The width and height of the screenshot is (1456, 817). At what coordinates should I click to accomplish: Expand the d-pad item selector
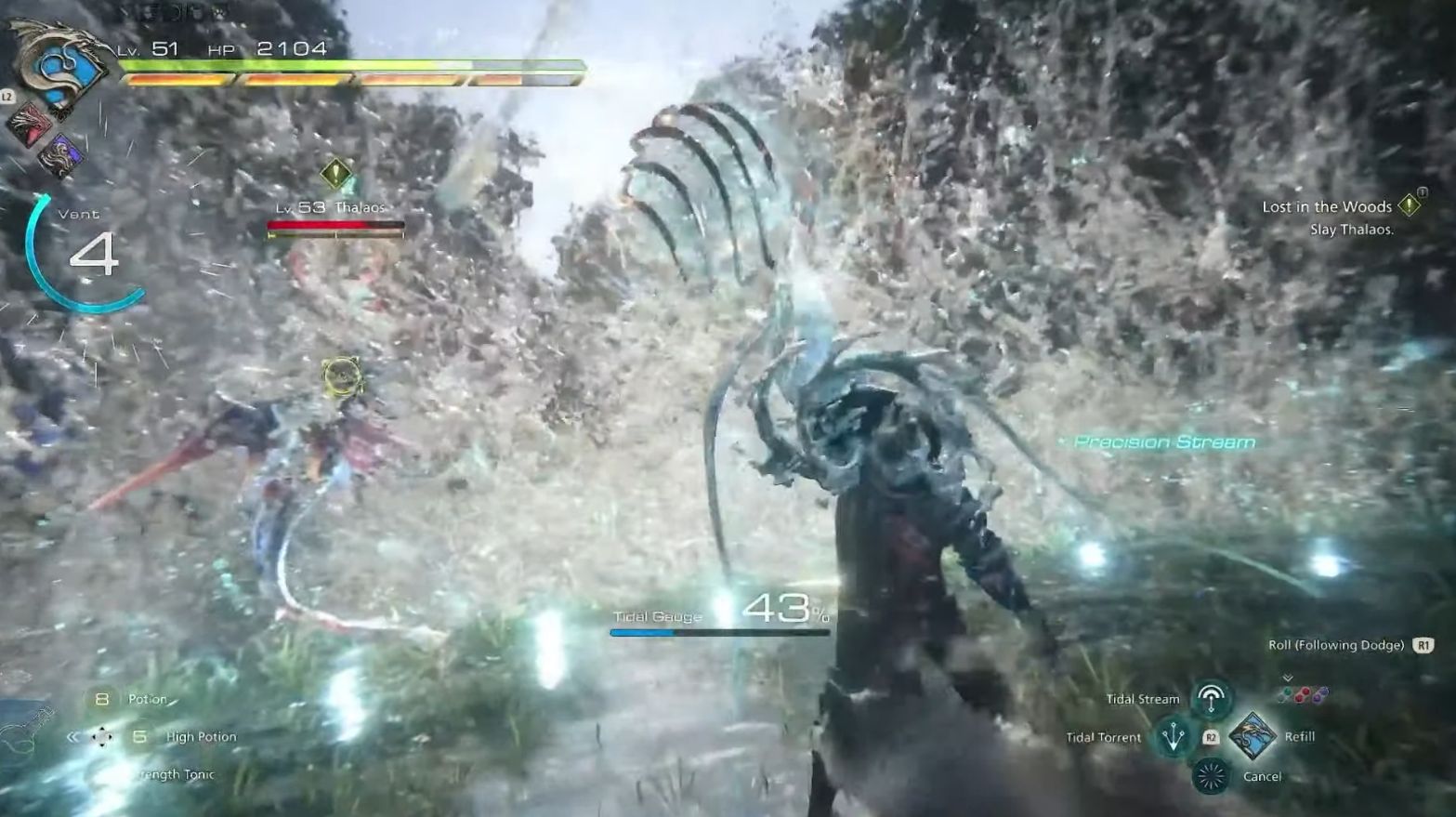(102, 736)
